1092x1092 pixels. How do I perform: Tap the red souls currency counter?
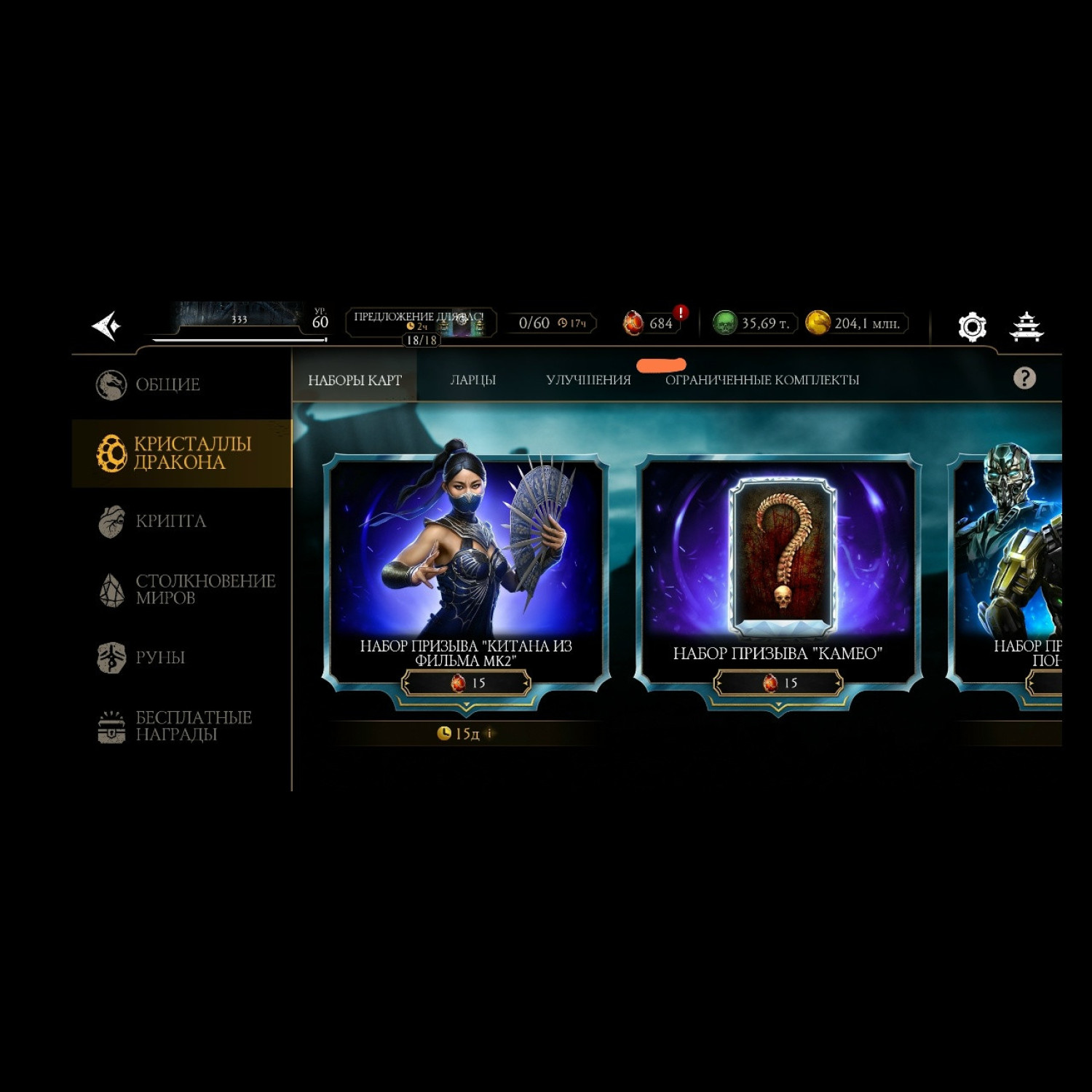pyautogui.click(x=652, y=323)
